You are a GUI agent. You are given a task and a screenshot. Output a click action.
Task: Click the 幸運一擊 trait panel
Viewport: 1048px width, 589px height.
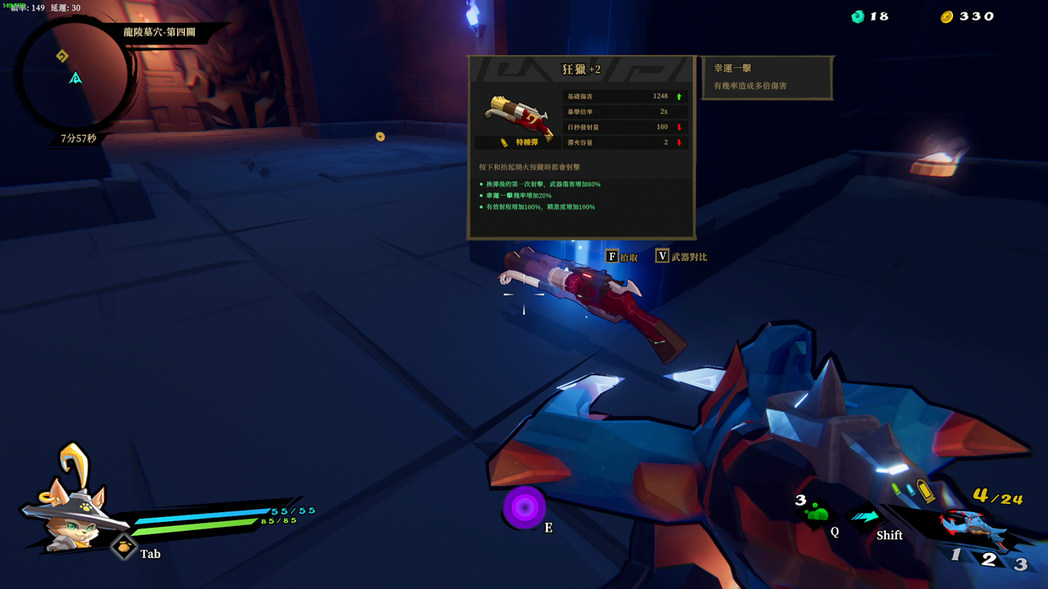[x=767, y=77]
